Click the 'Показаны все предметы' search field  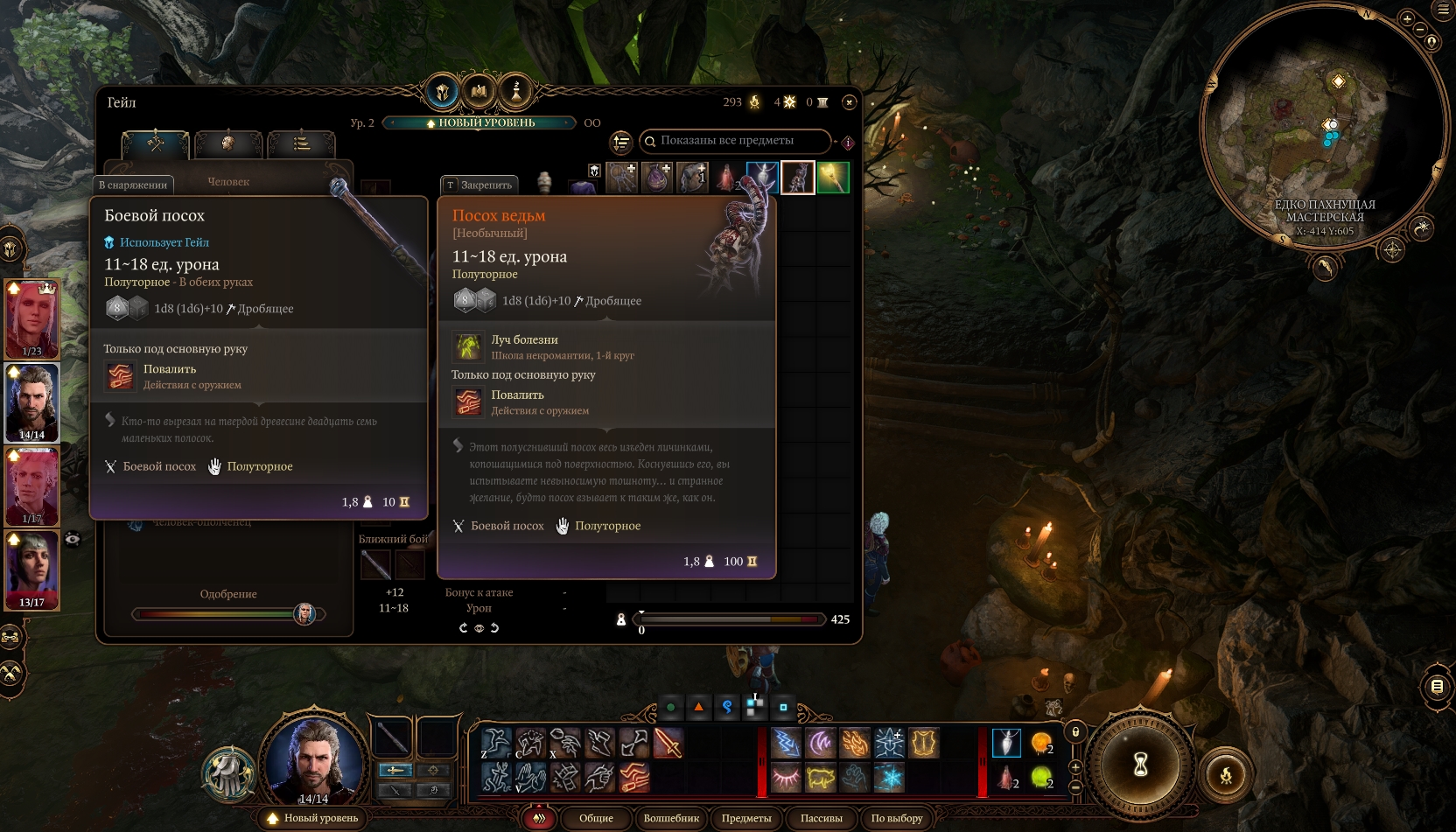(x=735, y=141)
